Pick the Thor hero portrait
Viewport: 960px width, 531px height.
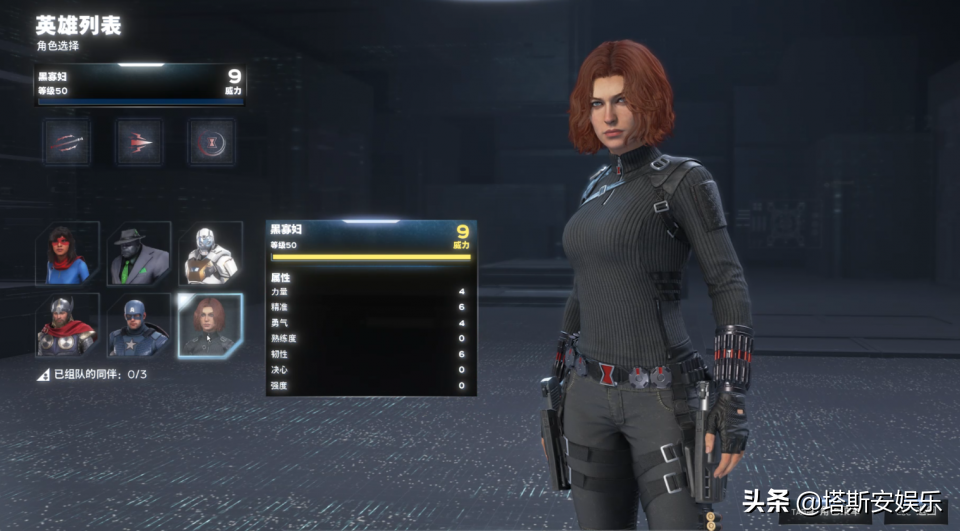click(68, 325)
